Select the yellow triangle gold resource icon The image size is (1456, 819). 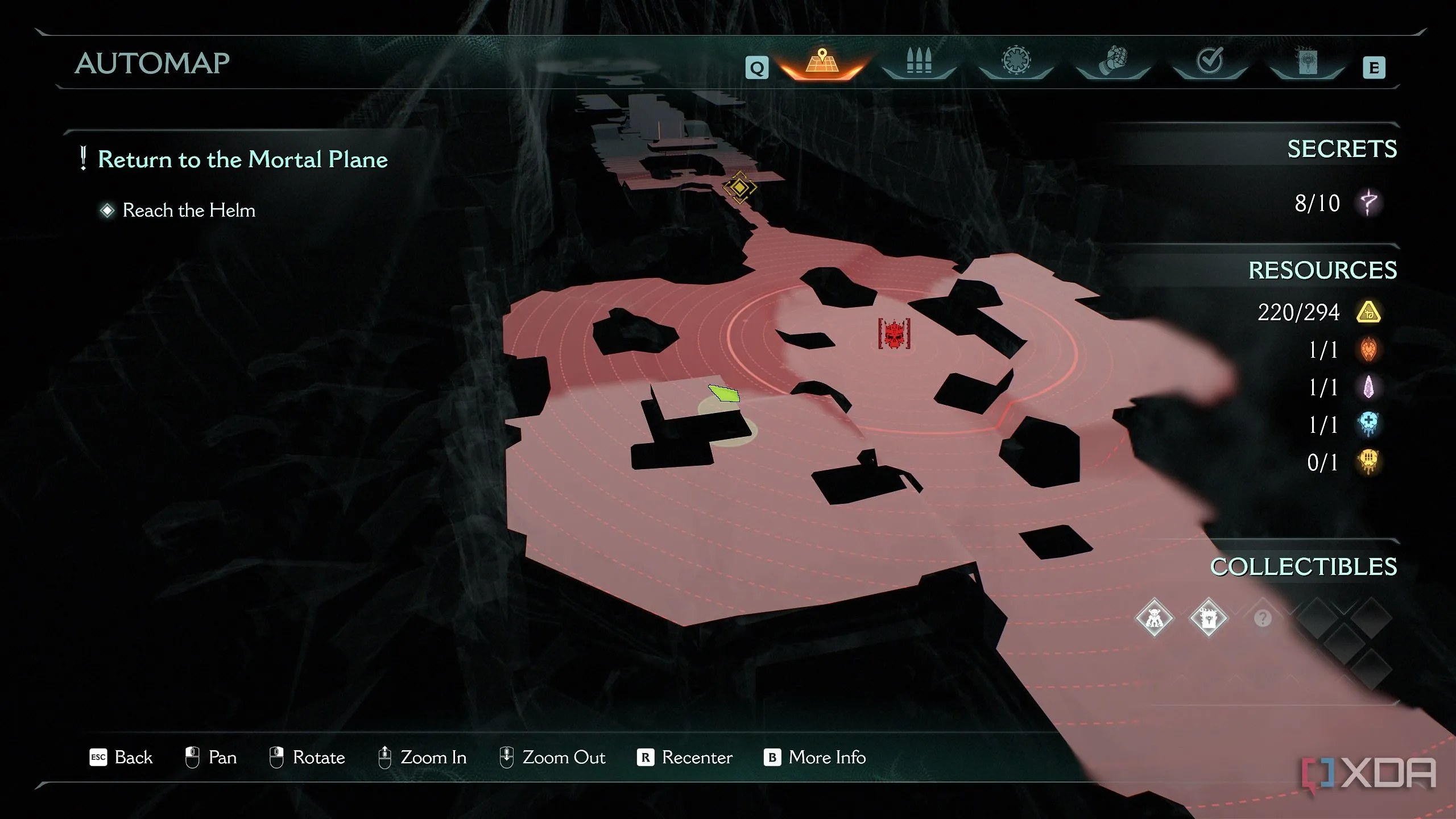[x=1368, y=312]
